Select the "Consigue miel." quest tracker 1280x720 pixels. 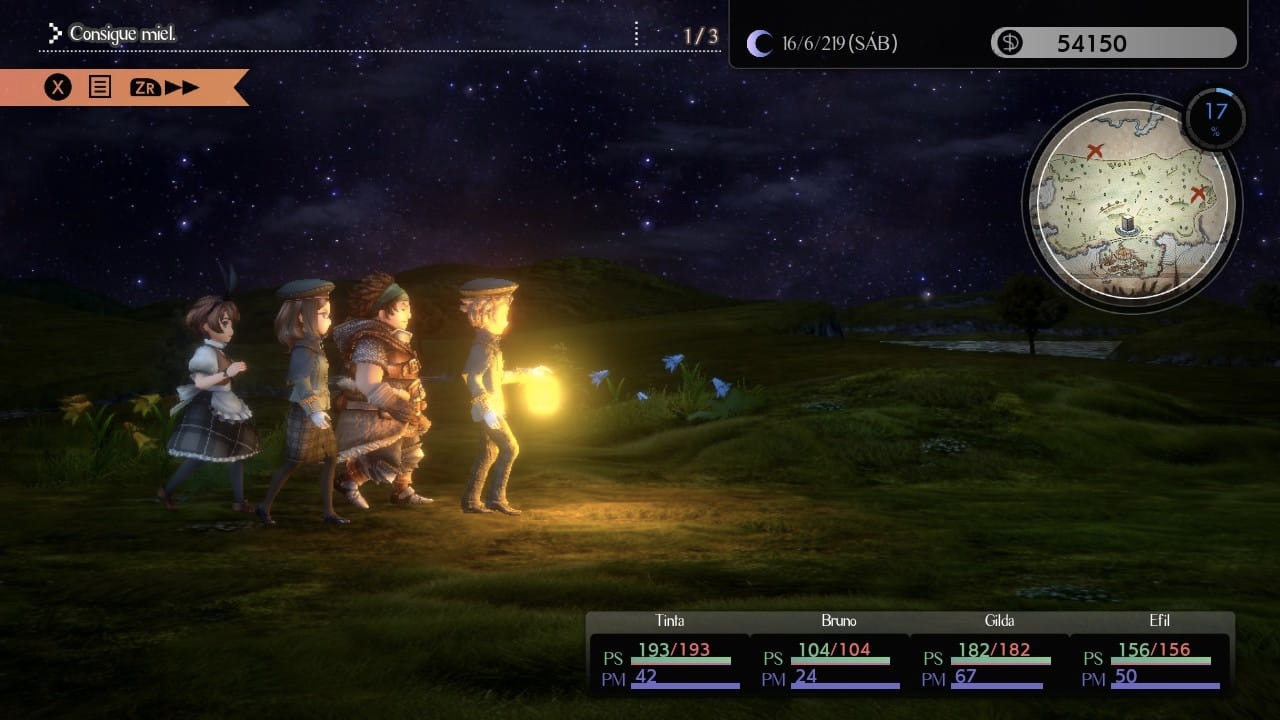pyautogui.click(x=122, y=35)
